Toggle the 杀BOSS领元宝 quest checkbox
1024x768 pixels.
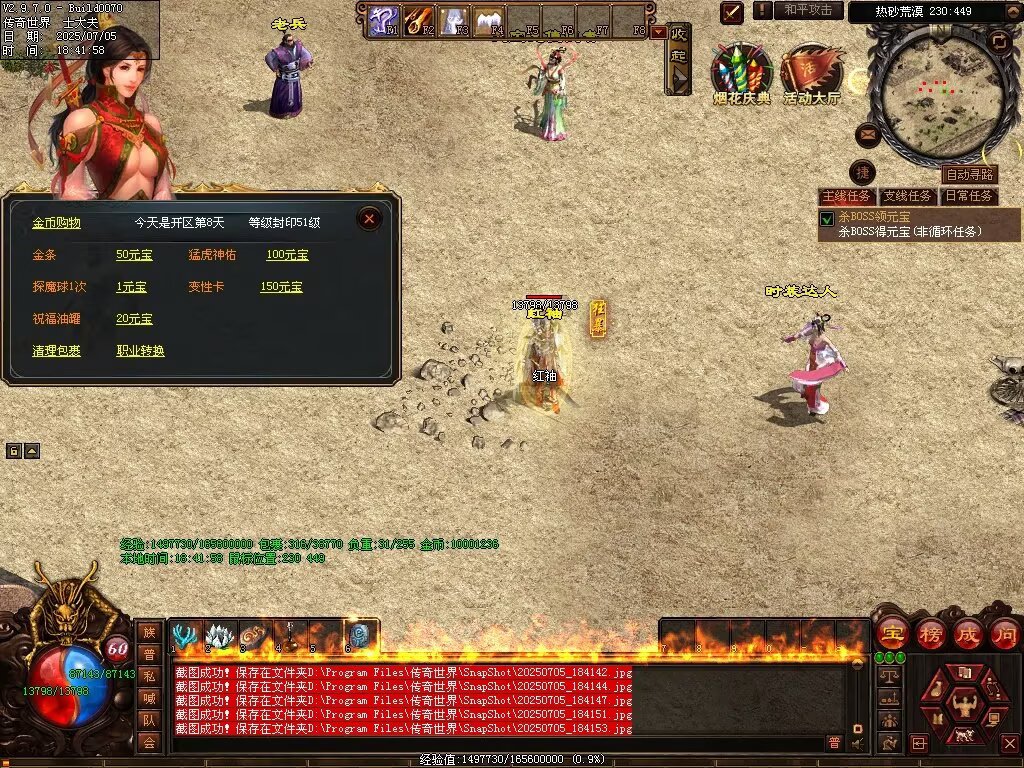tap(827, 219)
